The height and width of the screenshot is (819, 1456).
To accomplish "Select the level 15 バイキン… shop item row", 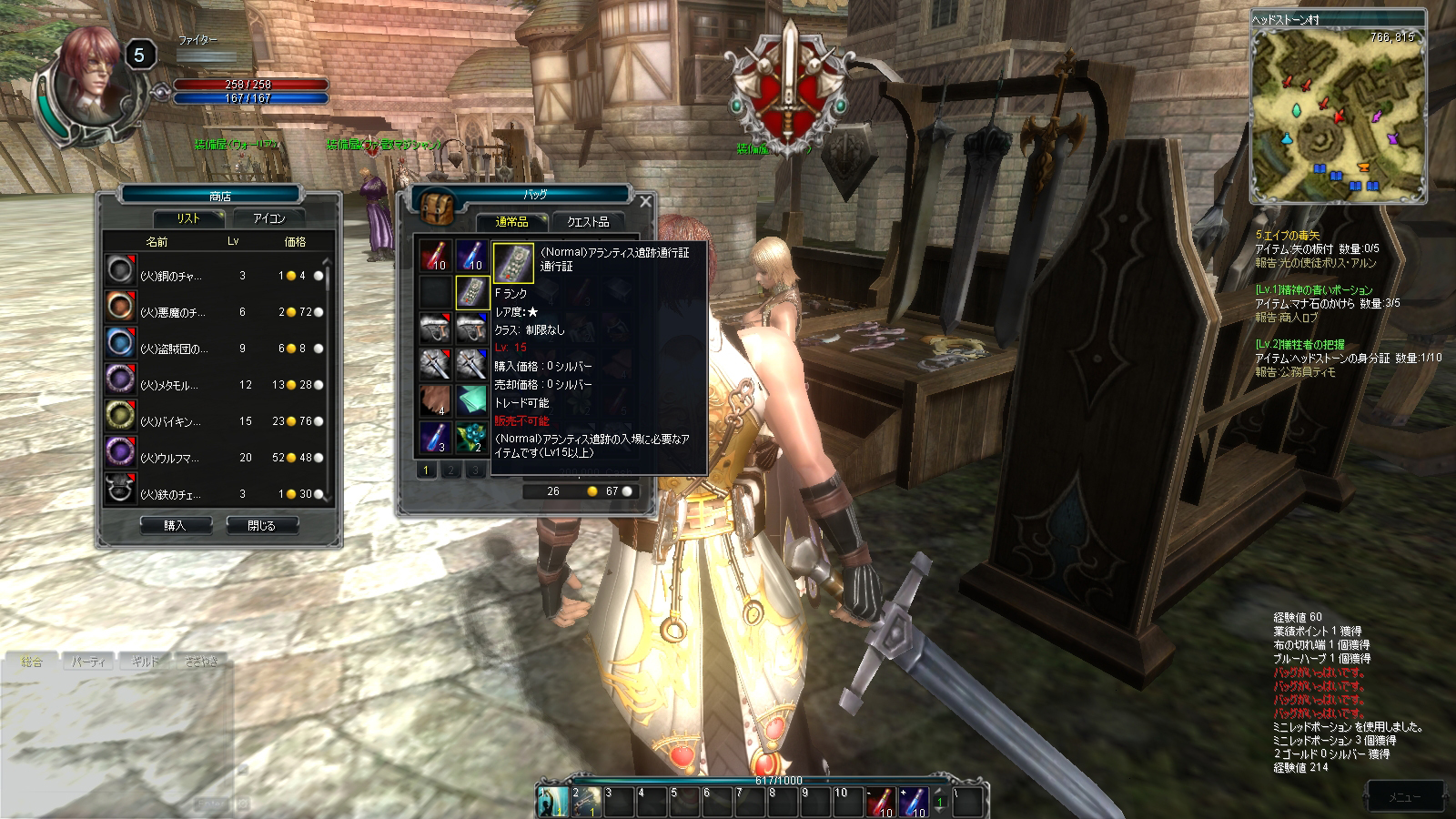I will point(215,420).
